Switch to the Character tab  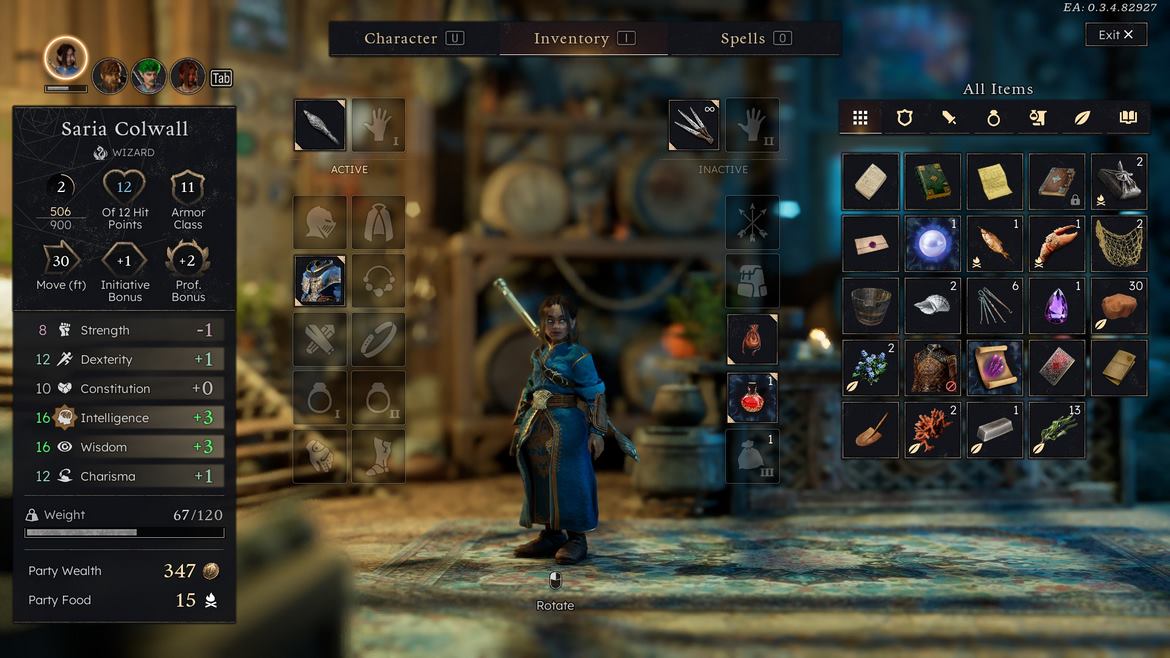click(x=413, y=38)
